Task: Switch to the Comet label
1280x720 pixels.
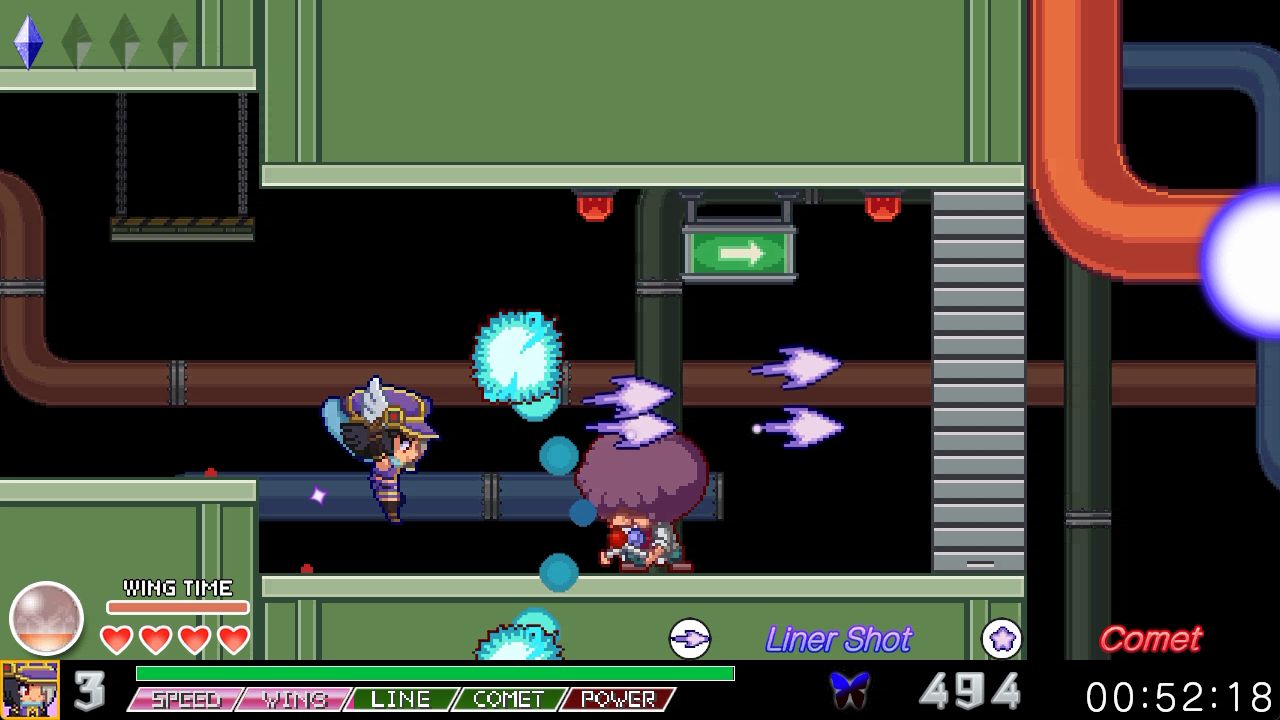Action: click(1152, 638)
